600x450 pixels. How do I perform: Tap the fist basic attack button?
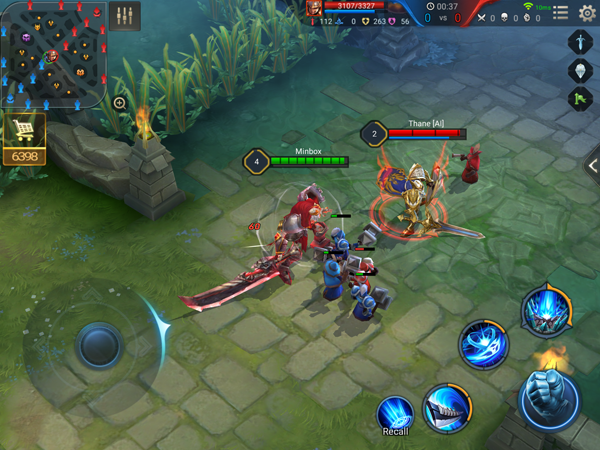tap(549, 399)
